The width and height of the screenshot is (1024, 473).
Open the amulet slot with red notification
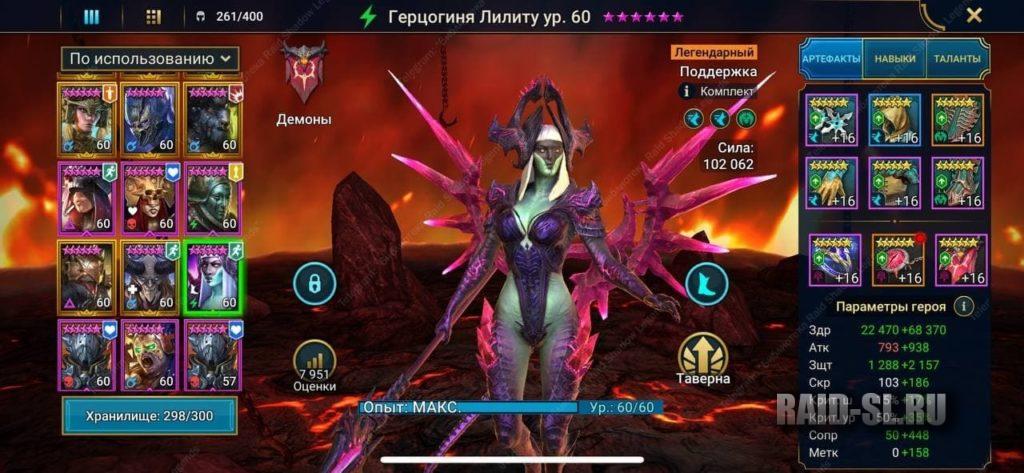[897, 260]
